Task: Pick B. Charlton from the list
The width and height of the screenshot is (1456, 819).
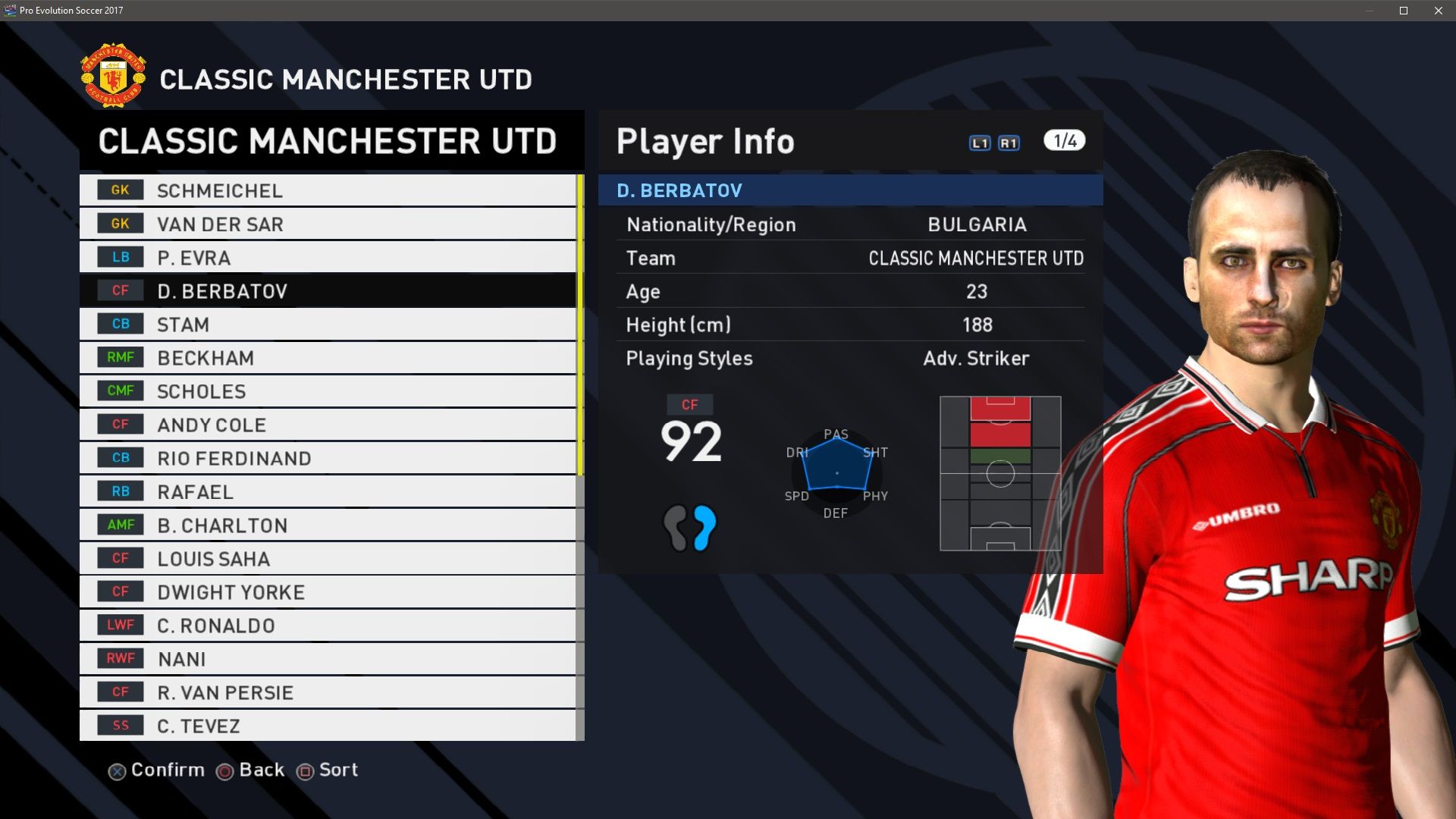Action: point(328,525)
